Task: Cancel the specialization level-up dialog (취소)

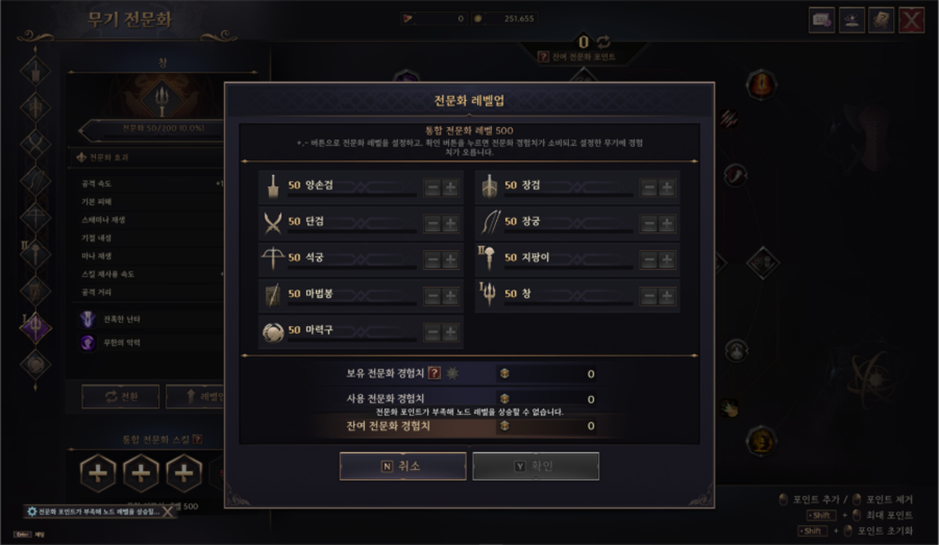Action: 402,466
